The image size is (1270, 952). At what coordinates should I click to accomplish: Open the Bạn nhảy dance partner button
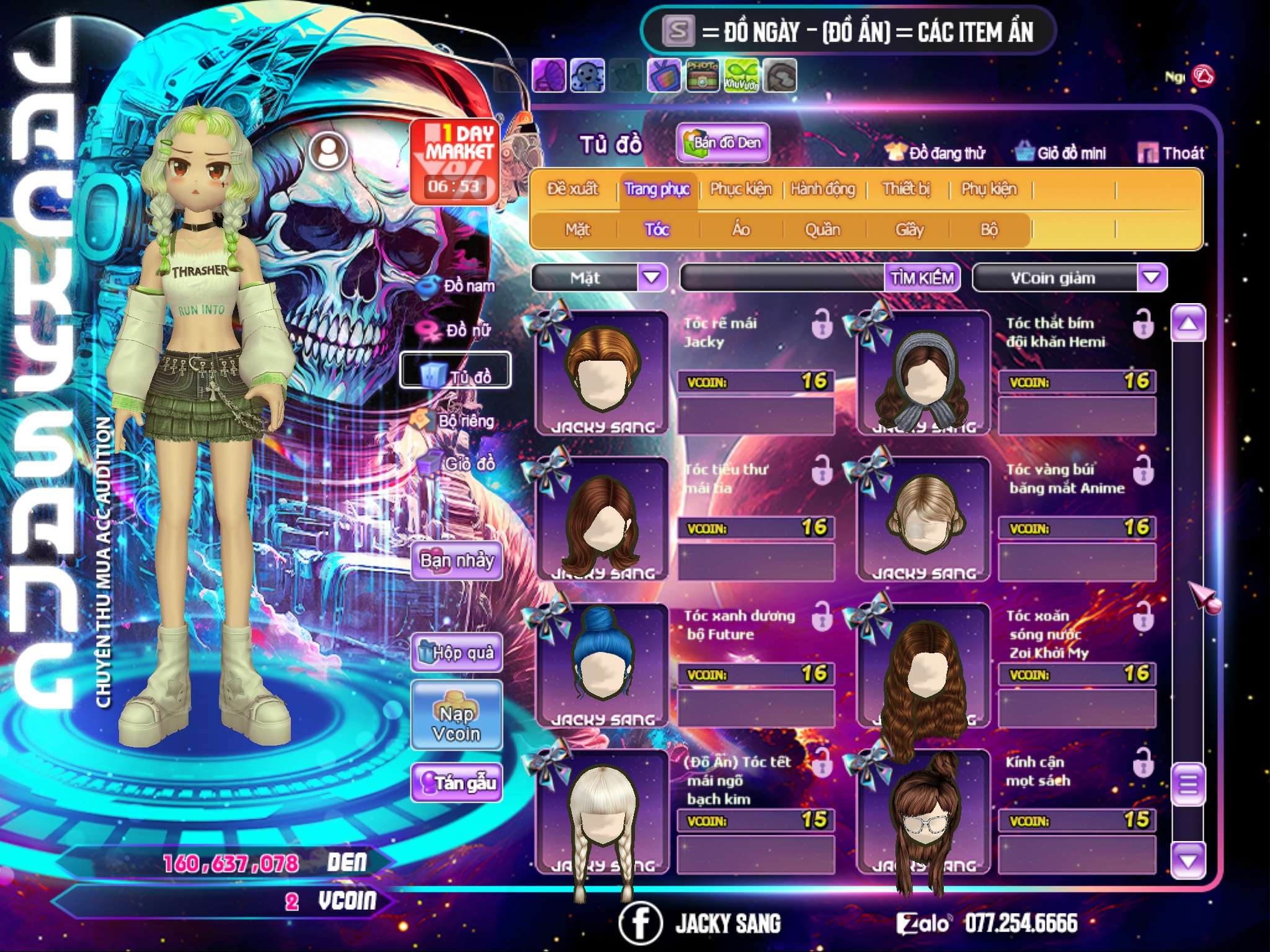(x=456, y=561)
